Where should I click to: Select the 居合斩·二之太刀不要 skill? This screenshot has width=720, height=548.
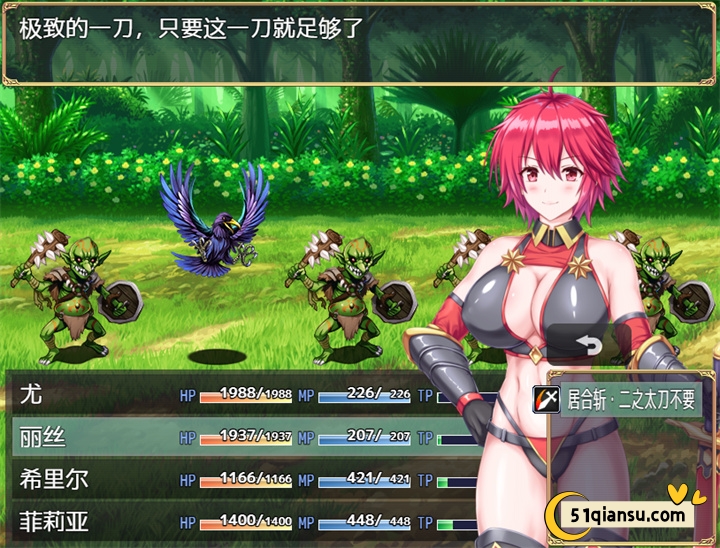pyautogui.click(x=620, y=401)
